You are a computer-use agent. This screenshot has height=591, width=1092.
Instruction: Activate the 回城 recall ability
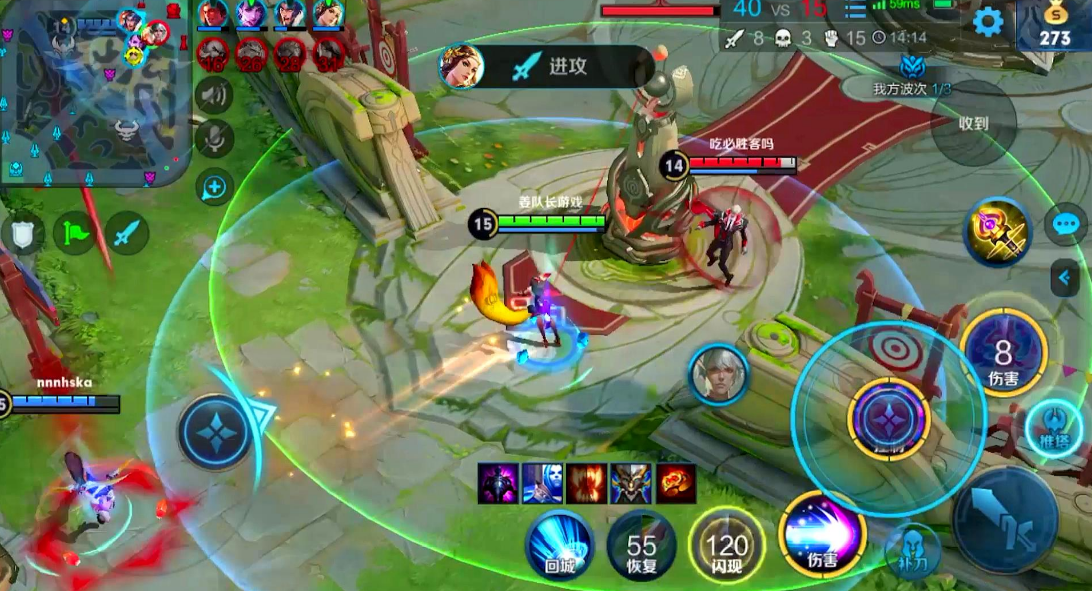pos(560,544)
